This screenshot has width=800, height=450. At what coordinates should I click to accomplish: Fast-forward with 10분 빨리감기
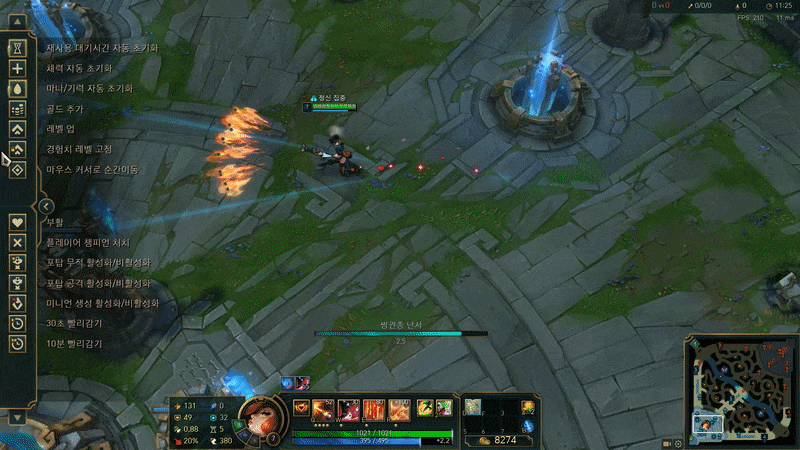click(17, 343)
